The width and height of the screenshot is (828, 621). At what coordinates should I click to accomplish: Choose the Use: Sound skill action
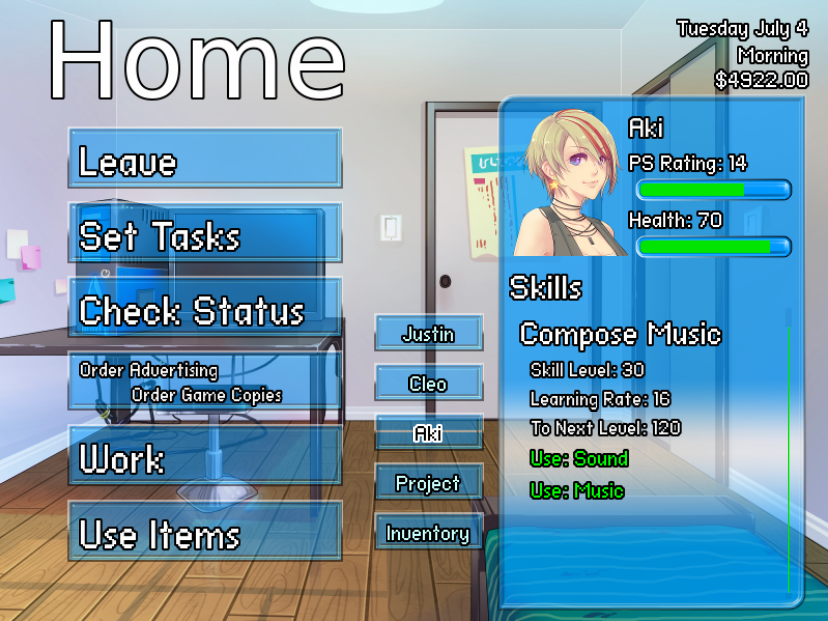coord(579,459)
